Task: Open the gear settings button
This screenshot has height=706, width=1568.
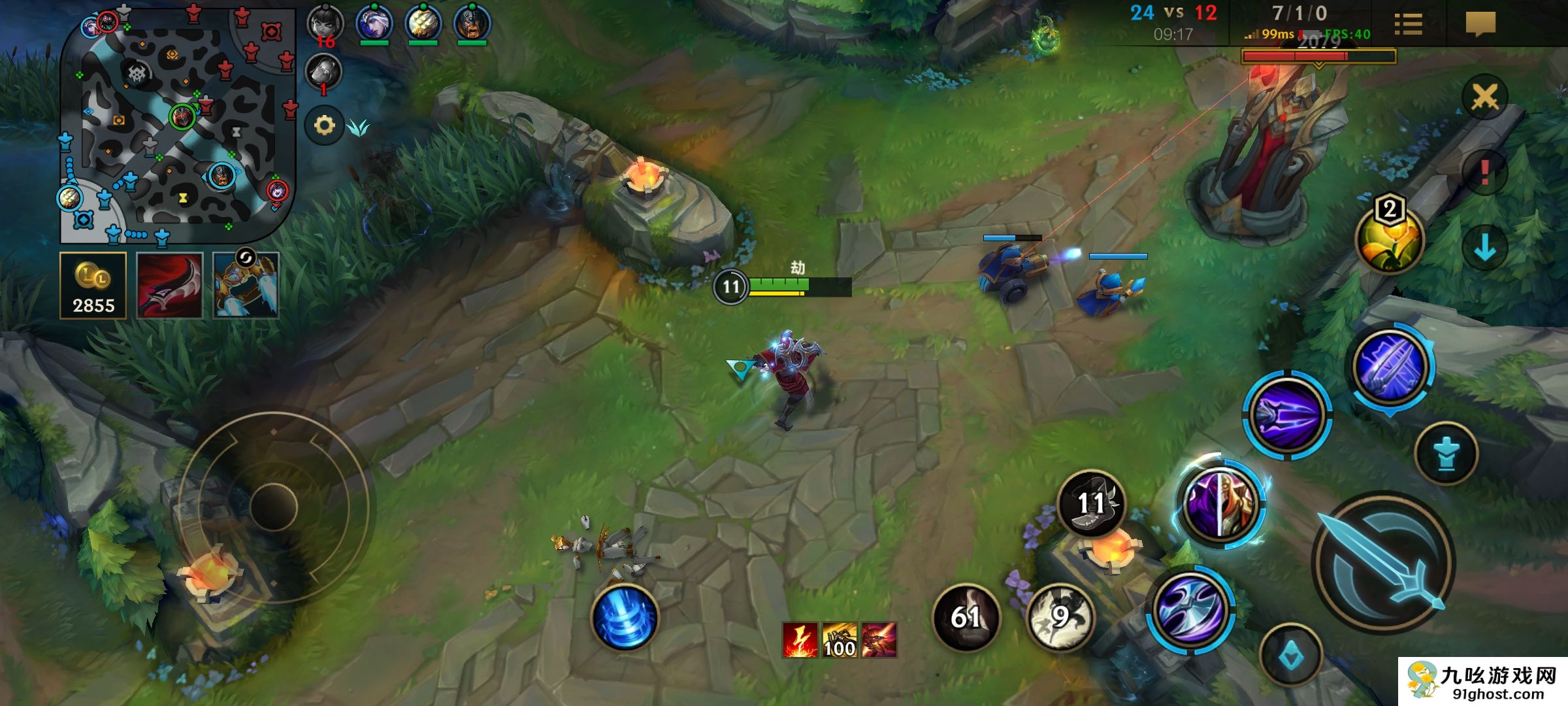Action: tap(324, 125)
